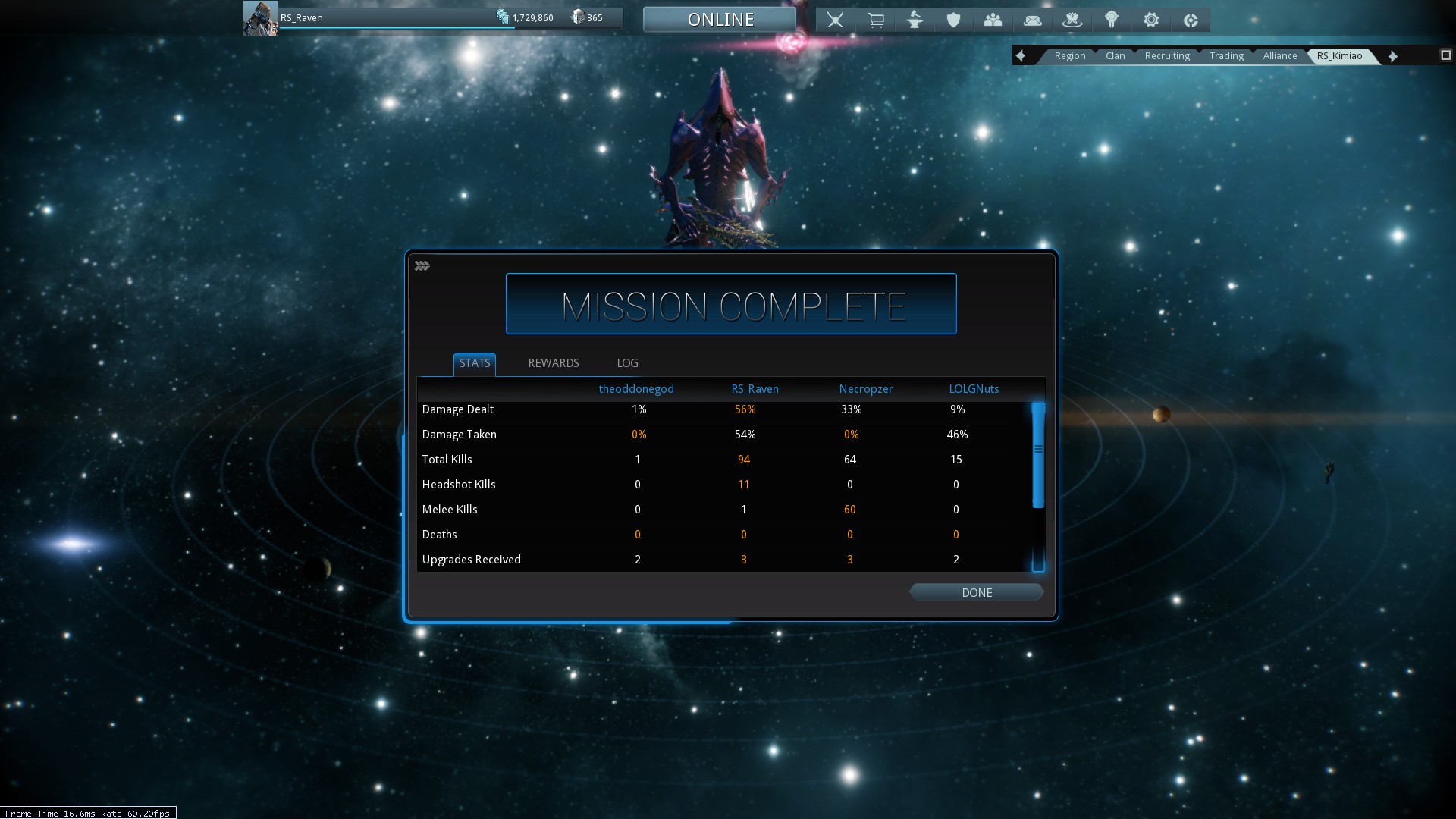Maximize the chat window square button
The height and width of the screenshot is (819, 1456).
[x=1445, y=55]
